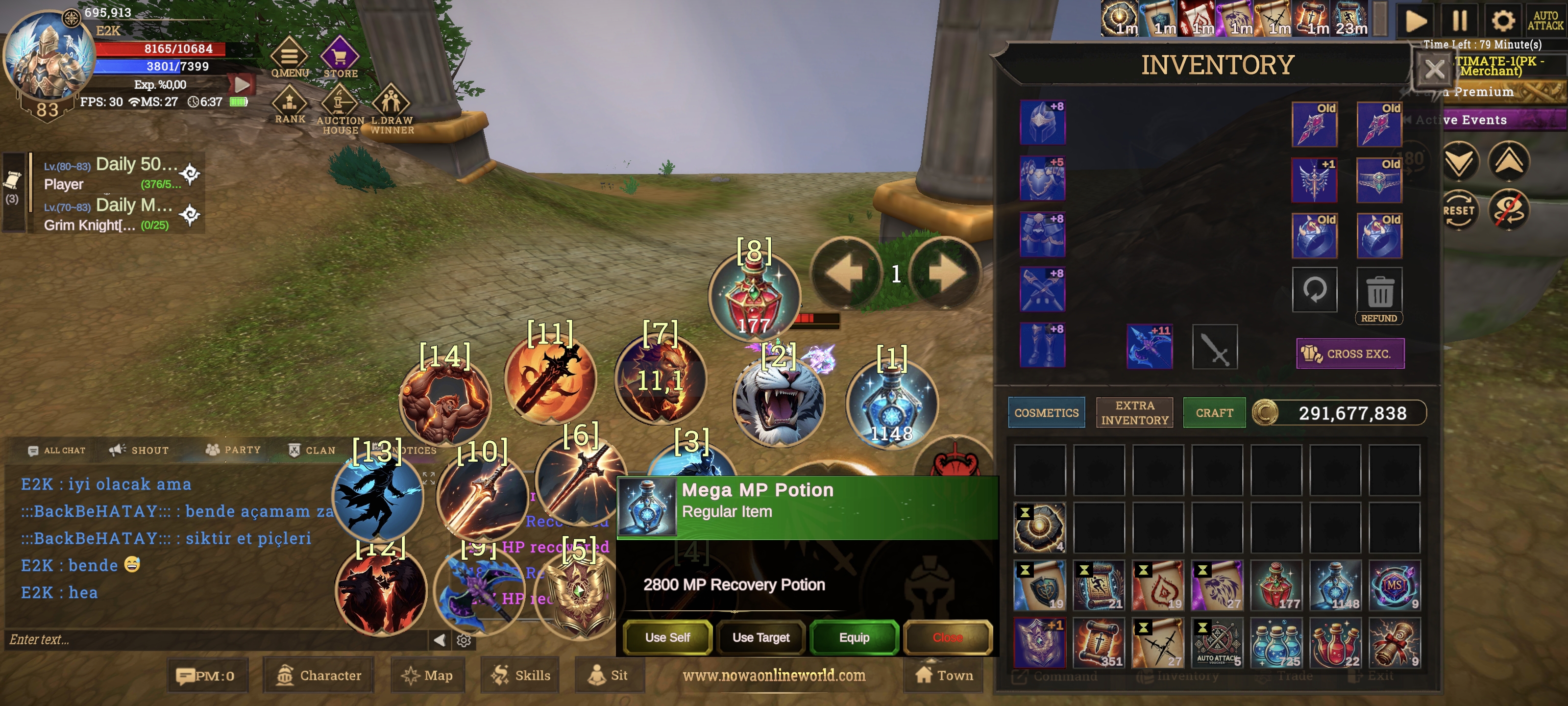Open the game settings gear

pyautogui.click(x=1502, y=21)
